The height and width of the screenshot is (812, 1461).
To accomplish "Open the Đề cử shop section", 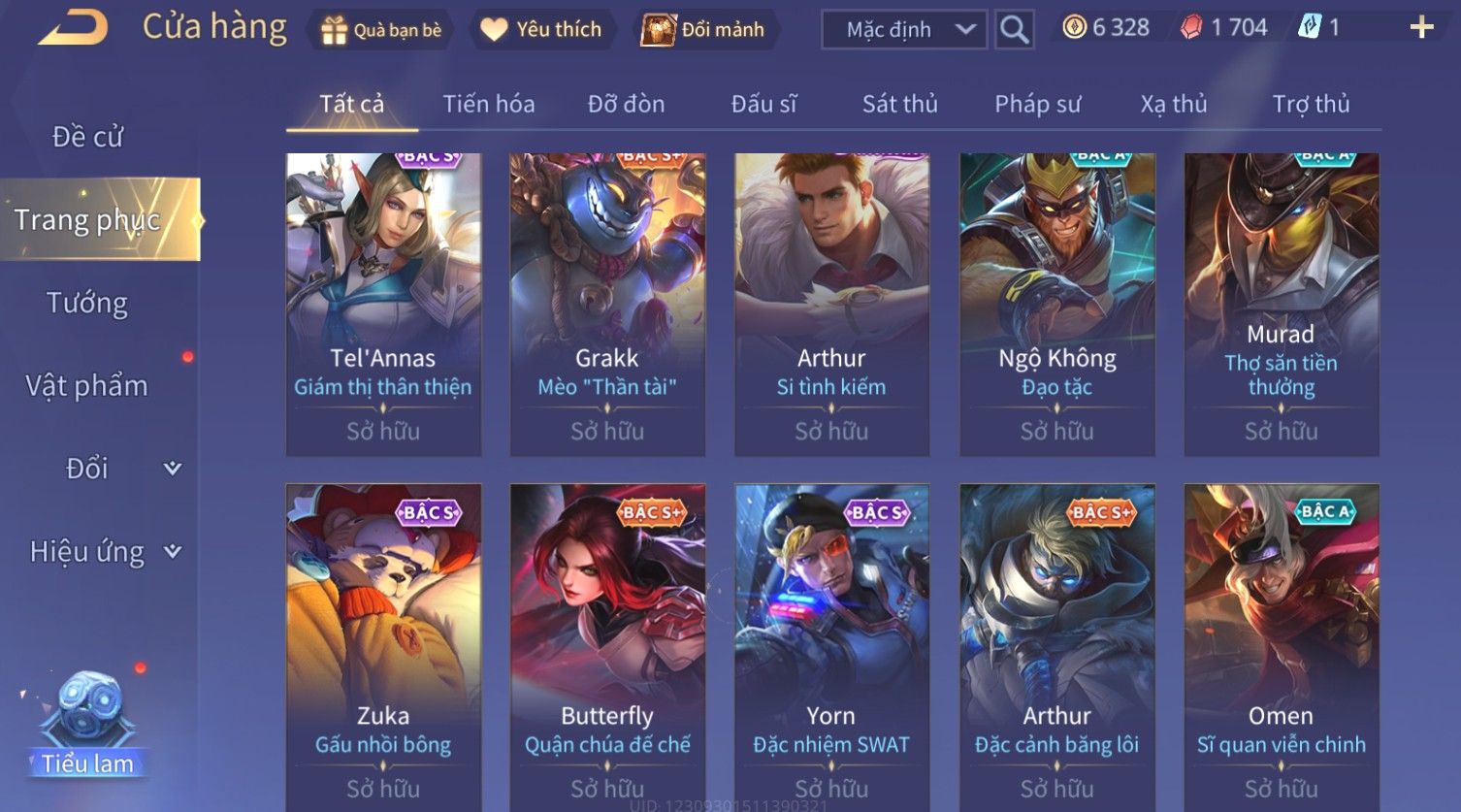I will pos(87,137).
